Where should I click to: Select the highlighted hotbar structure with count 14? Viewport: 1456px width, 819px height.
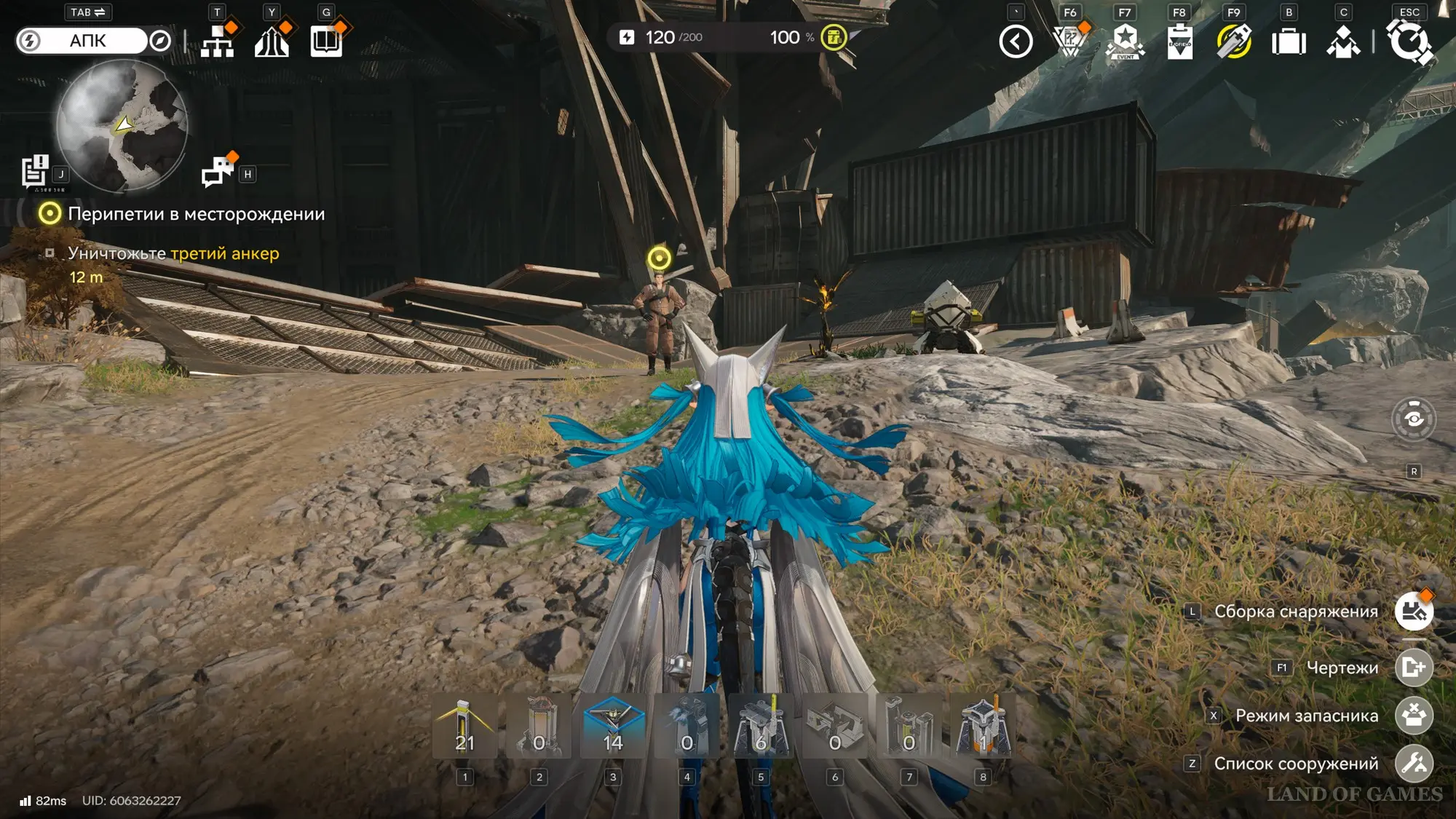point(613,727)
